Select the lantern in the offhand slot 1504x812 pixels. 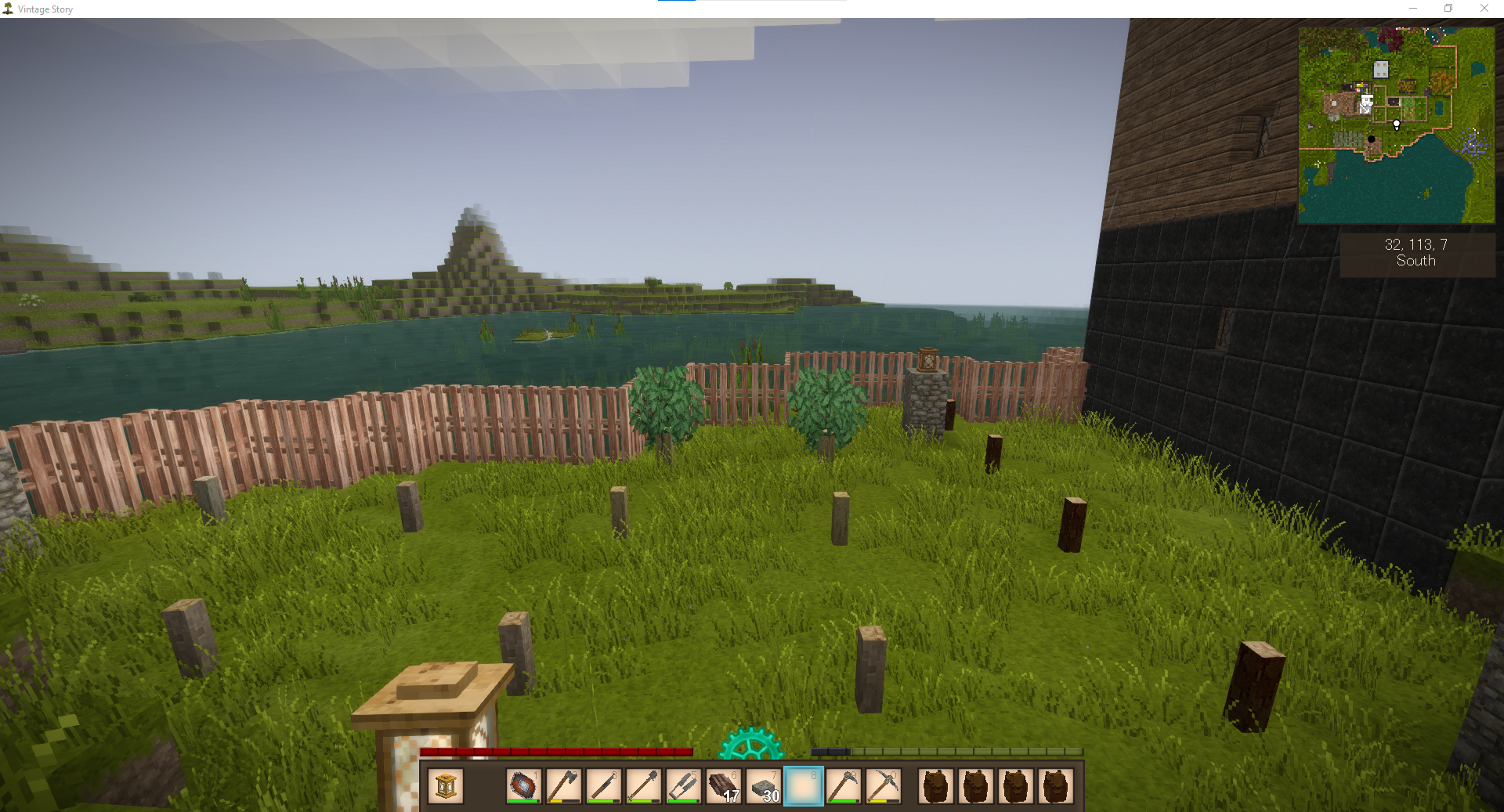click(x=446, y=786)
